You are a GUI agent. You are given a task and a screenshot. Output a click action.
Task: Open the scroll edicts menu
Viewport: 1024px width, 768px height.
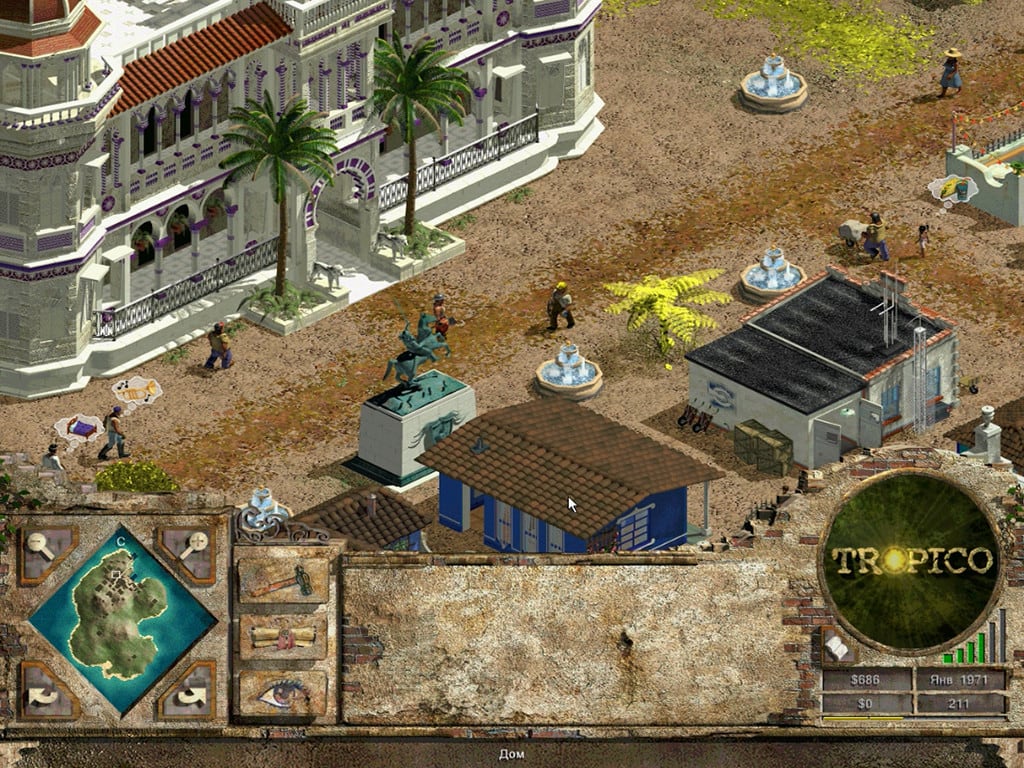tap(283, 637)
